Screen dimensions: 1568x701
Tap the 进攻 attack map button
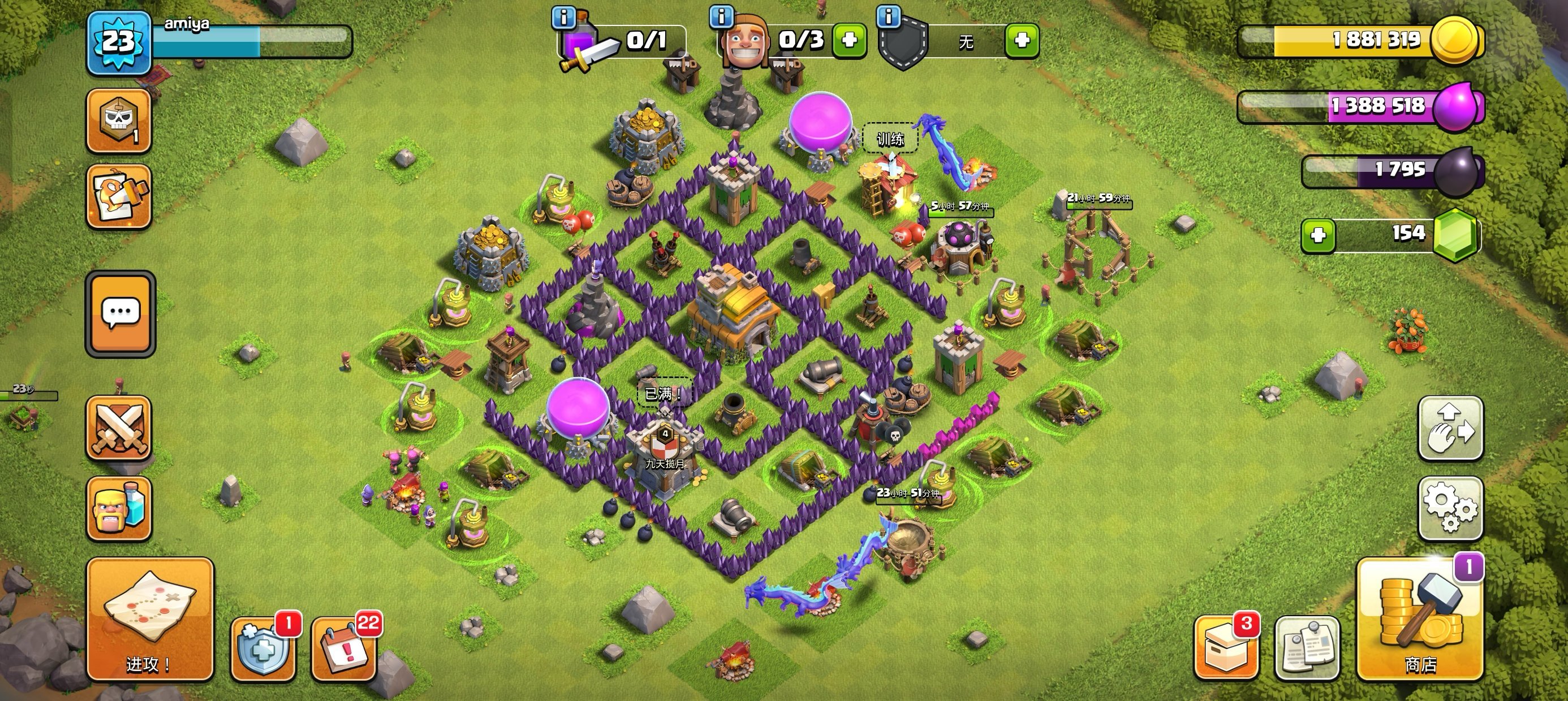150,618
